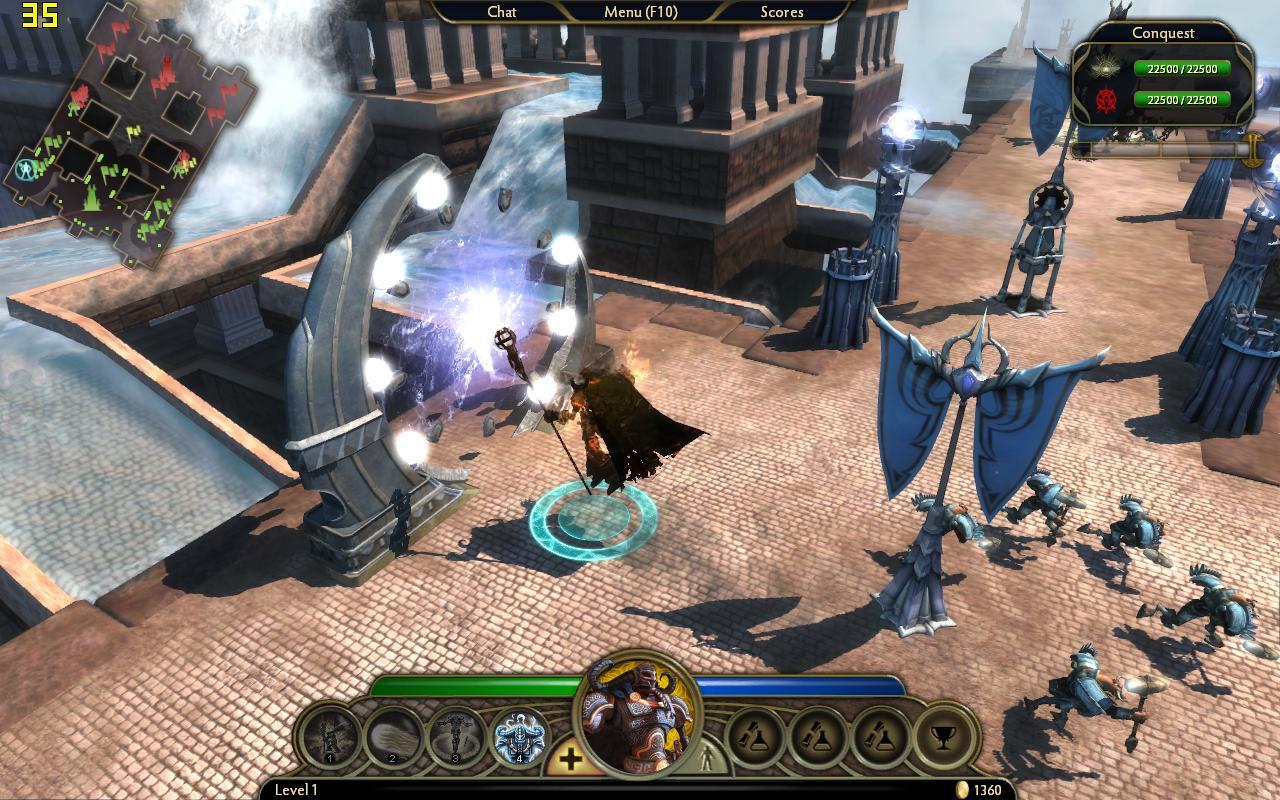Open the Chat panel
Image resolution: width=1280 pixels, height=800 pixels.
point(501,12)
